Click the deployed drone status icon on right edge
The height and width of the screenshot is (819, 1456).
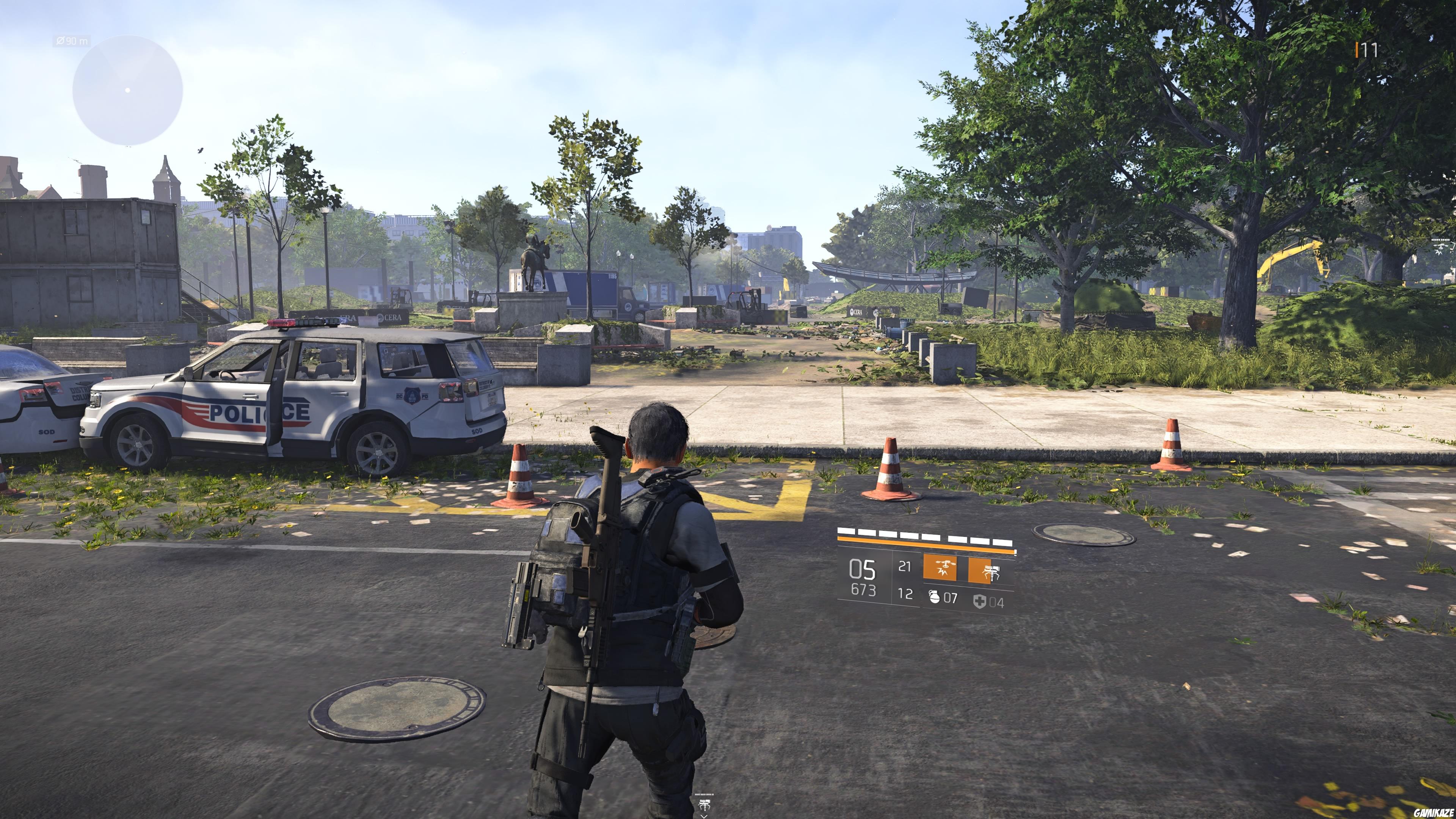pos(1441,247)
